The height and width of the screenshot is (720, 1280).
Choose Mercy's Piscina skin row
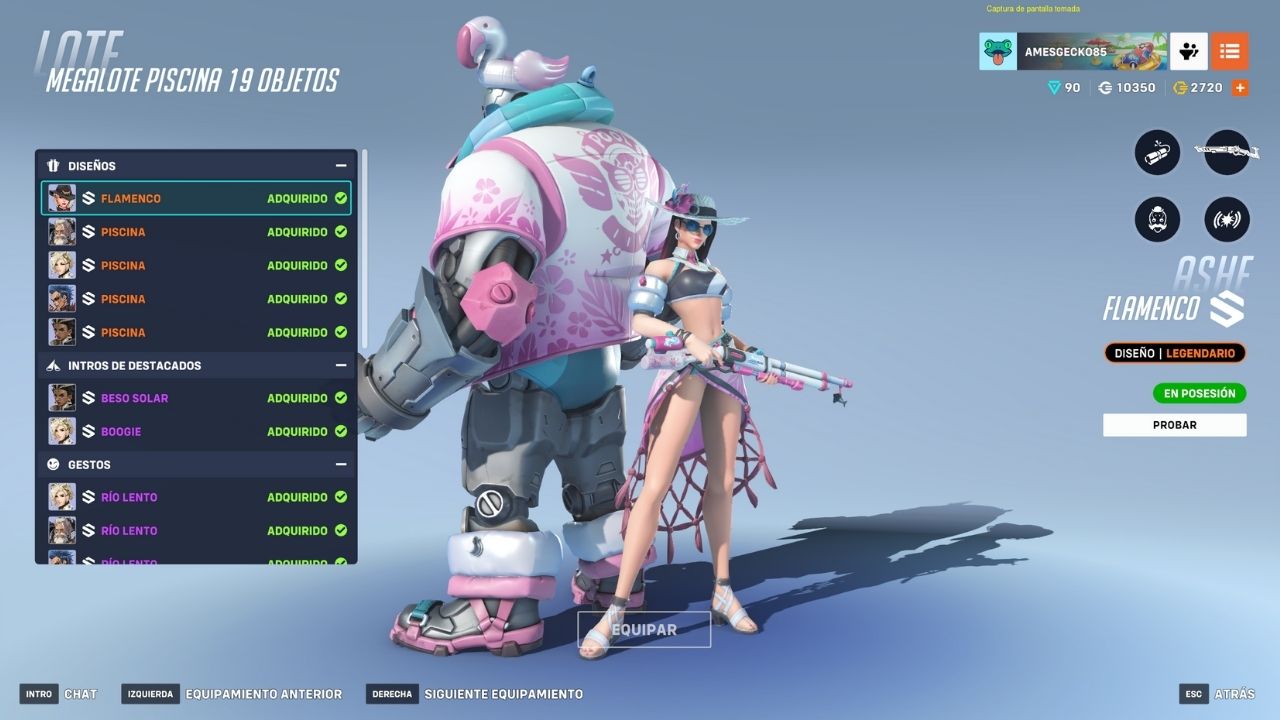196,265
